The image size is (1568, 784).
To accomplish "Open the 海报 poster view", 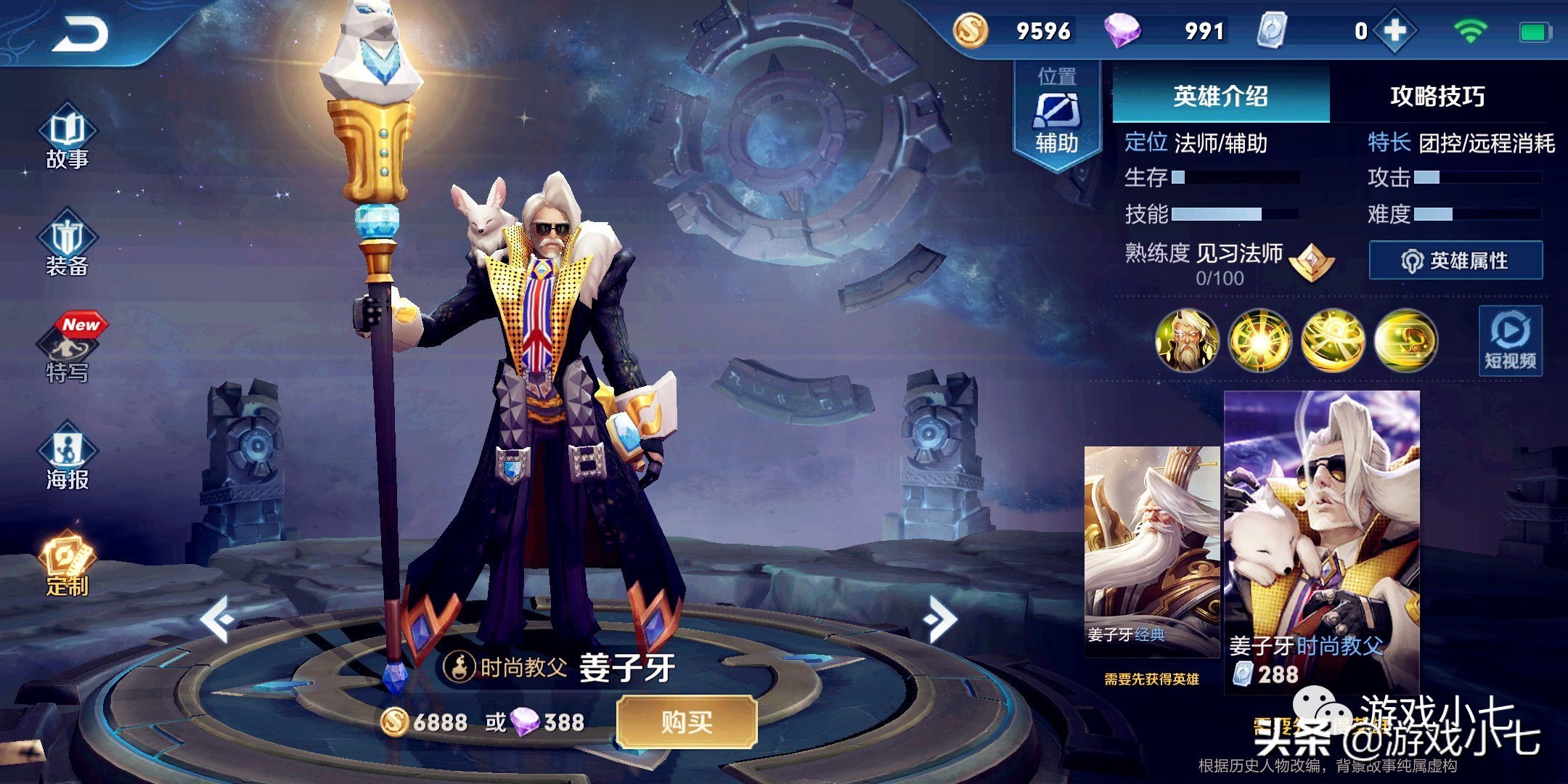I will [68, 457].
